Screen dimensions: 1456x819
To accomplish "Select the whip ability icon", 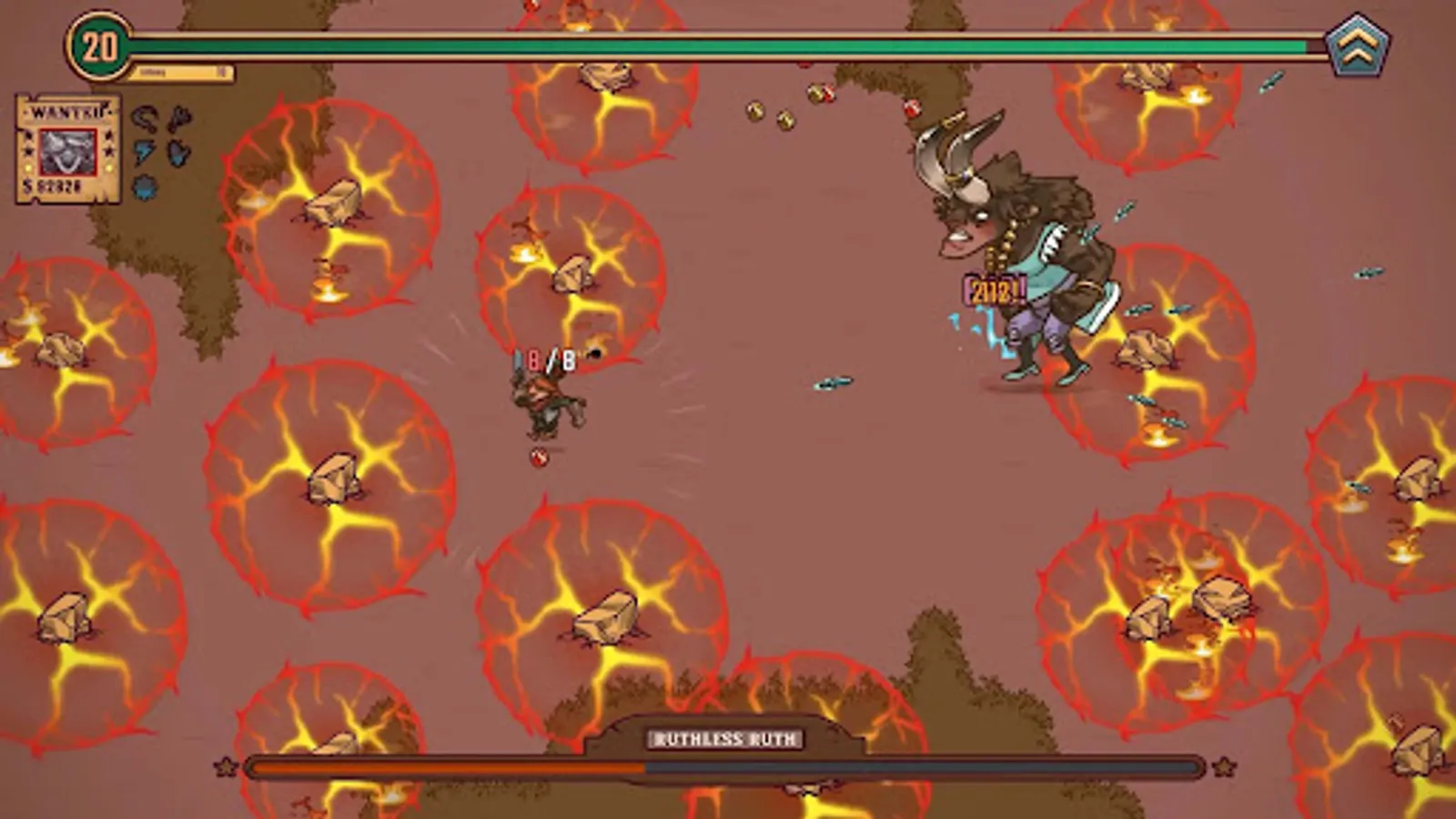I will (145, 116).
